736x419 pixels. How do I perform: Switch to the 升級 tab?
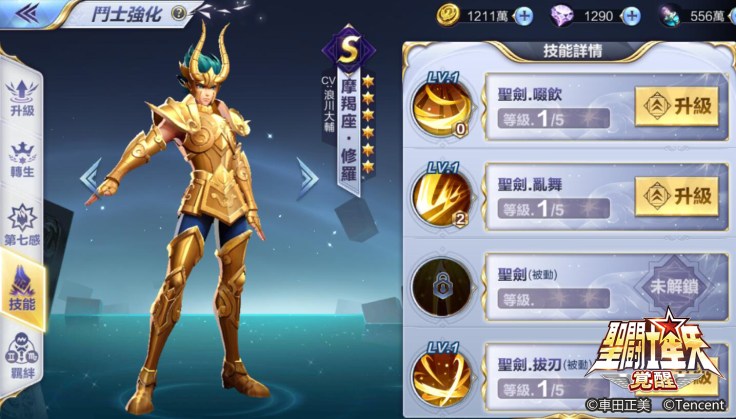pos(22,95)
